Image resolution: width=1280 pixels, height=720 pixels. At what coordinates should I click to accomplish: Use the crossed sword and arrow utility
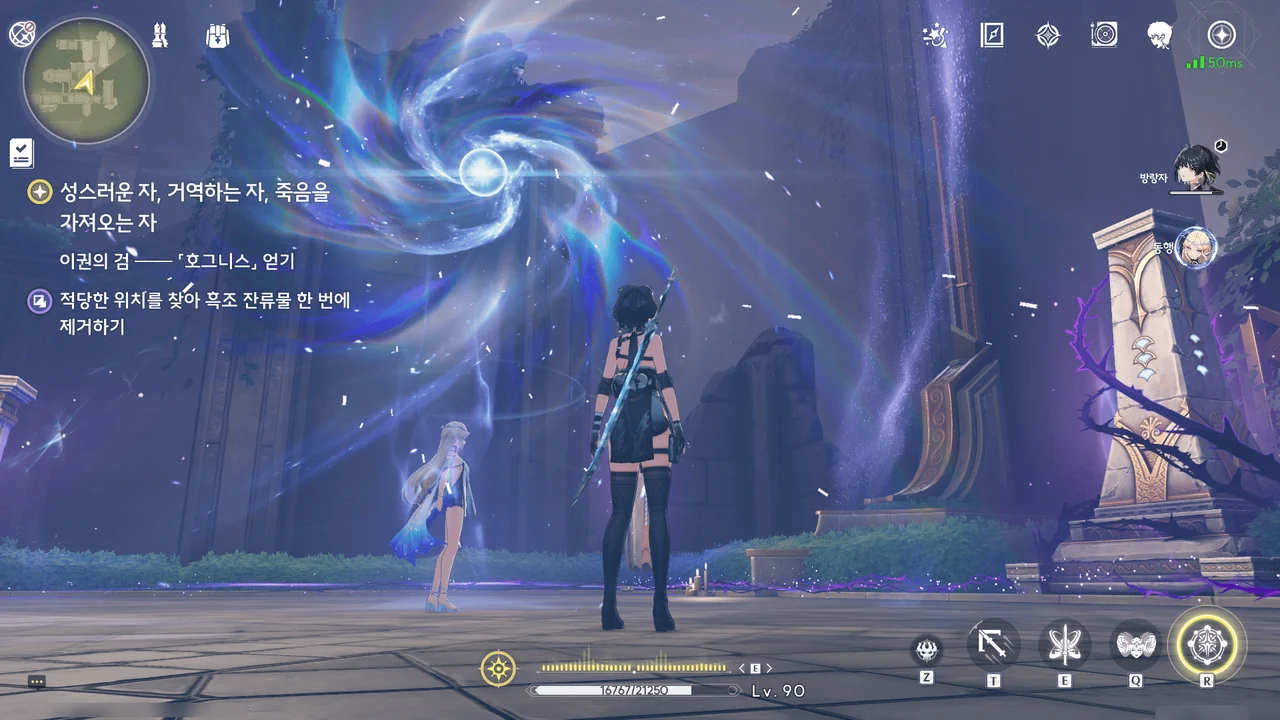pos(994,645)
